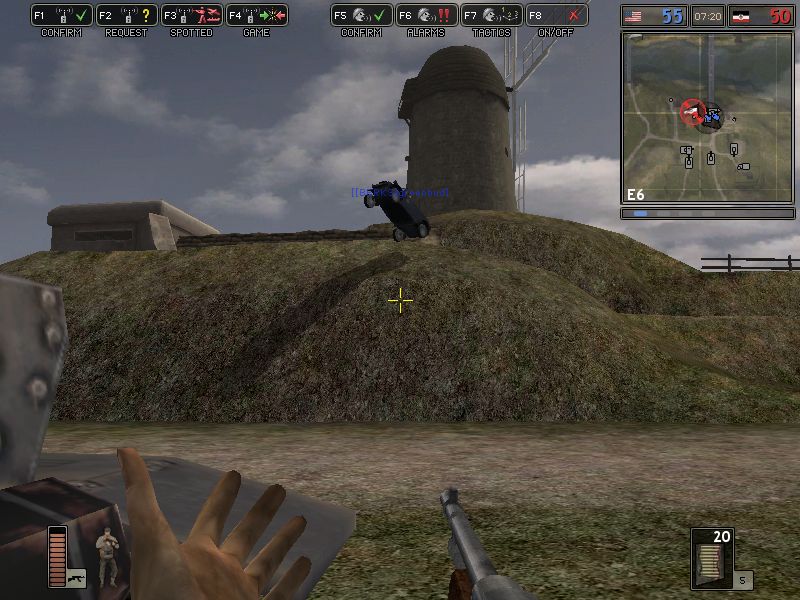
Task: Select the F1 Confirm radio command
Action: pos(62,16)
